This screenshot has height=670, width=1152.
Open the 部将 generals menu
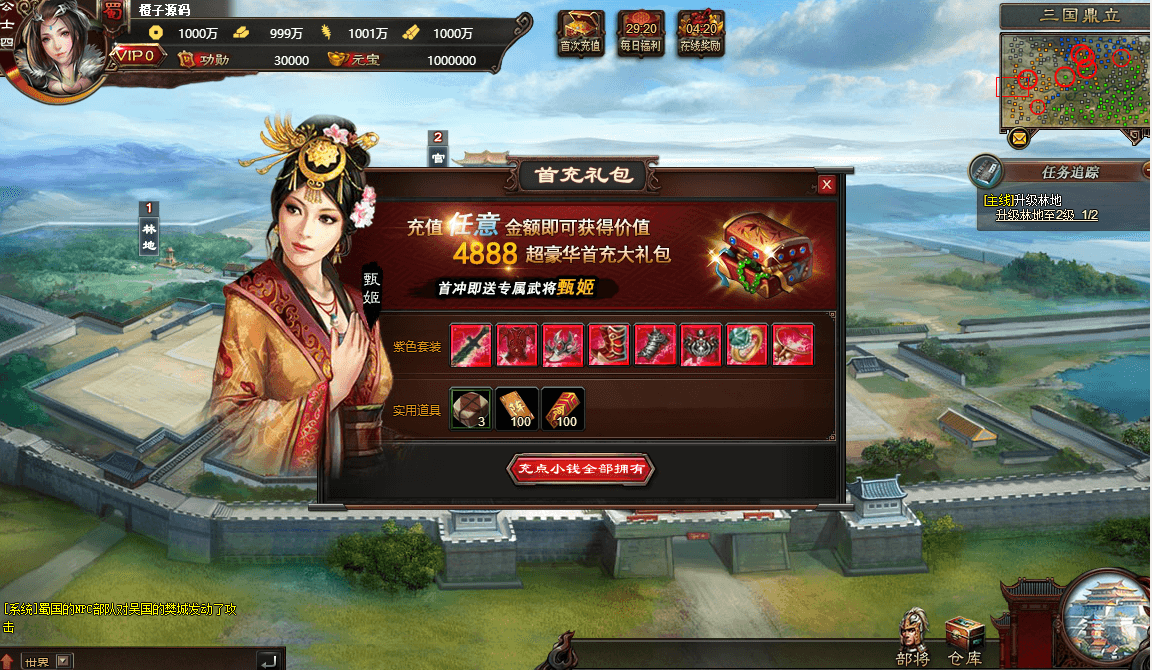tap(913, 638)
